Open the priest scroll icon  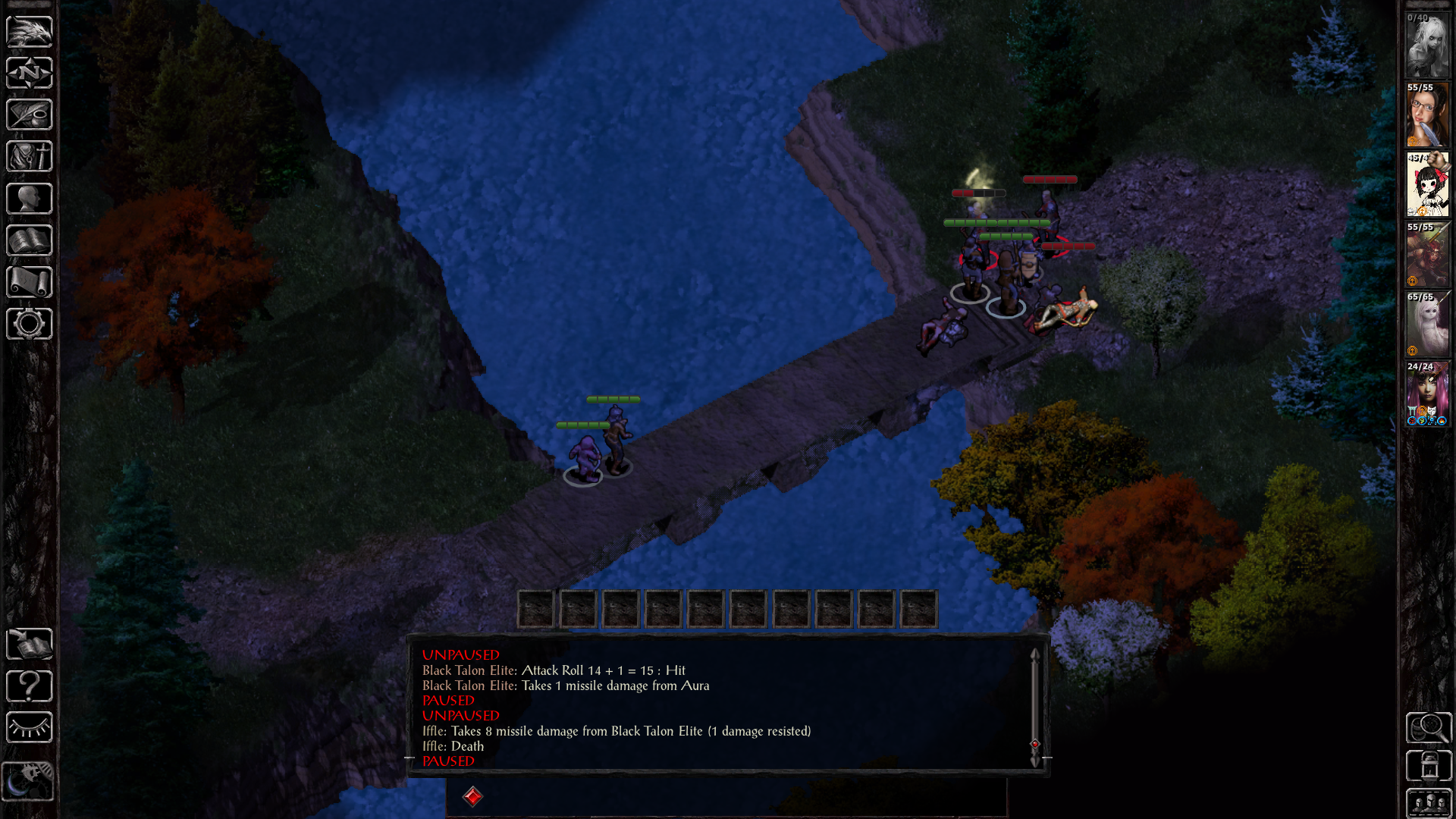point(29,282)
